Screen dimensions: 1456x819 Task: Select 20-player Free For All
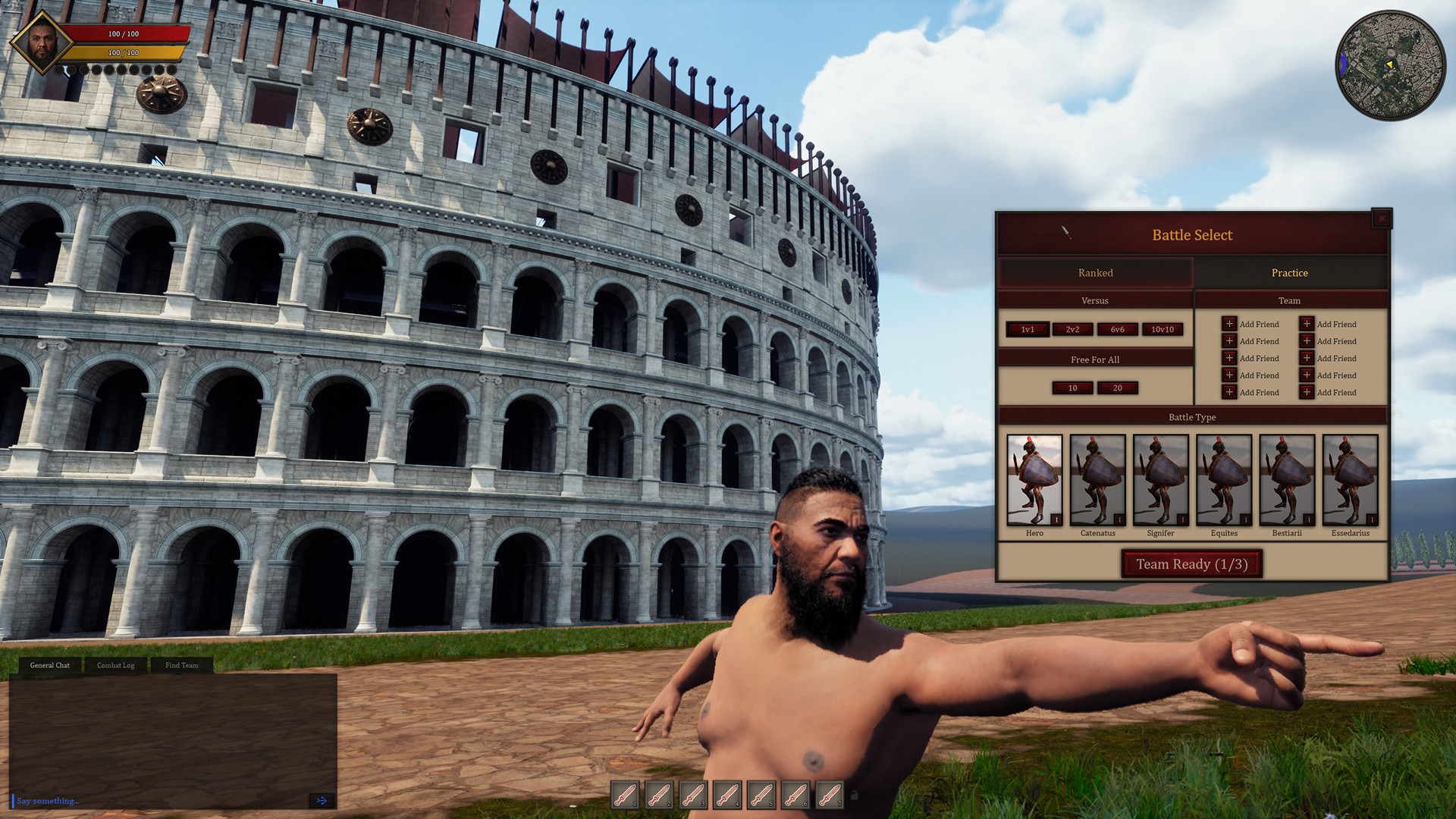click(x=1117, y=388)
